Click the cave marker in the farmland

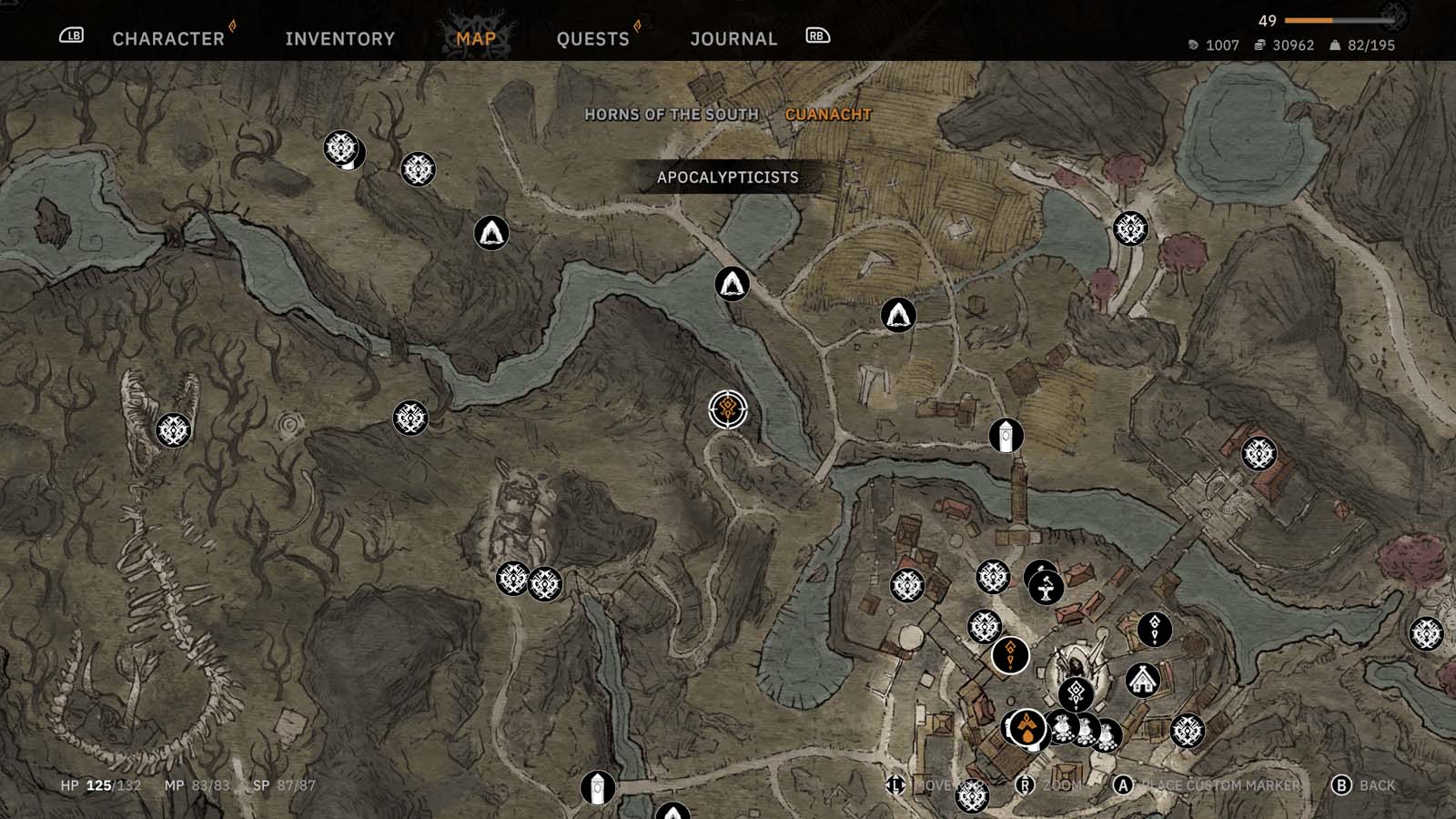click(898, 315)
